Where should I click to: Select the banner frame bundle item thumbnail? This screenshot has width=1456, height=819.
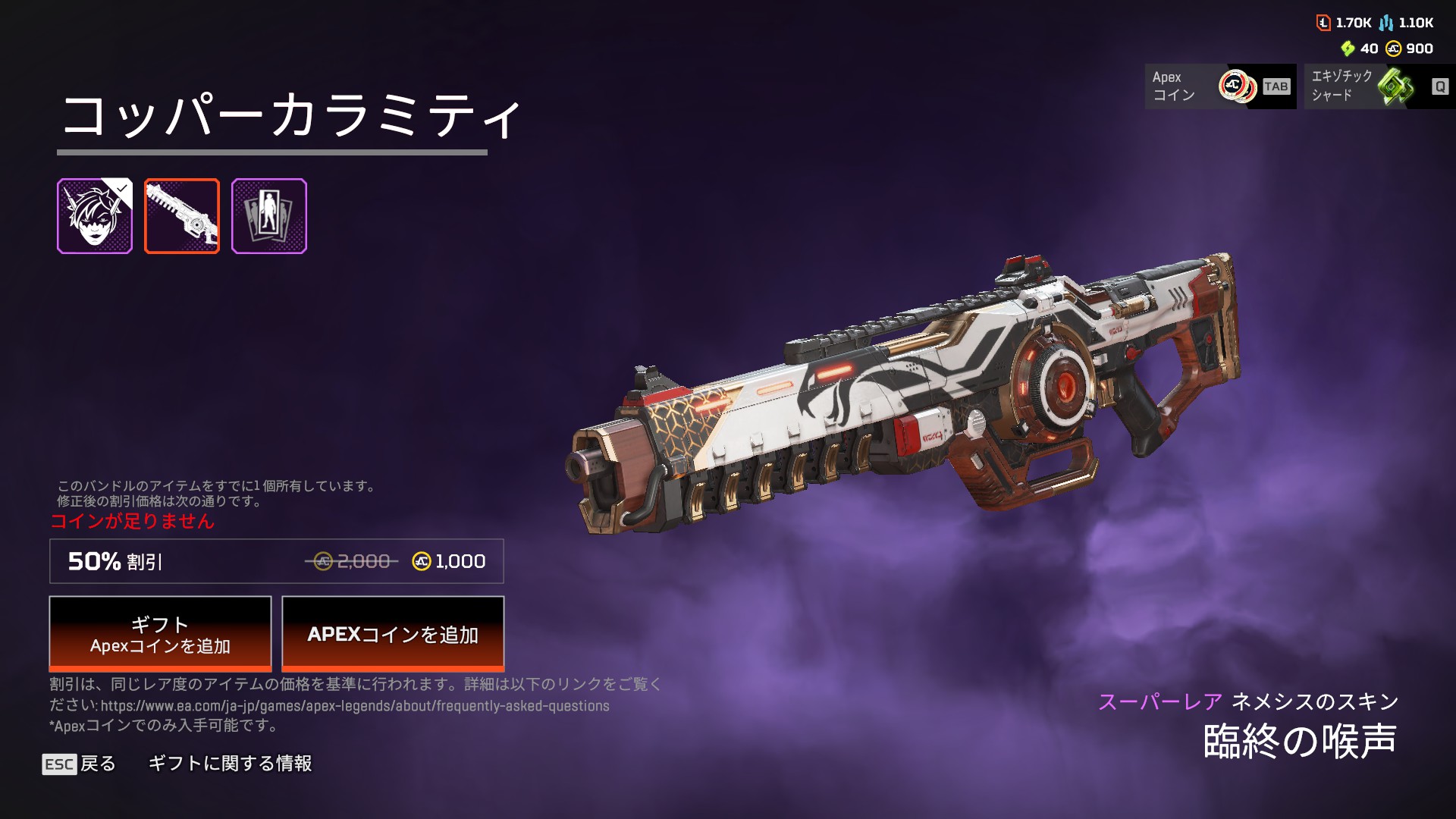point(269,216)
